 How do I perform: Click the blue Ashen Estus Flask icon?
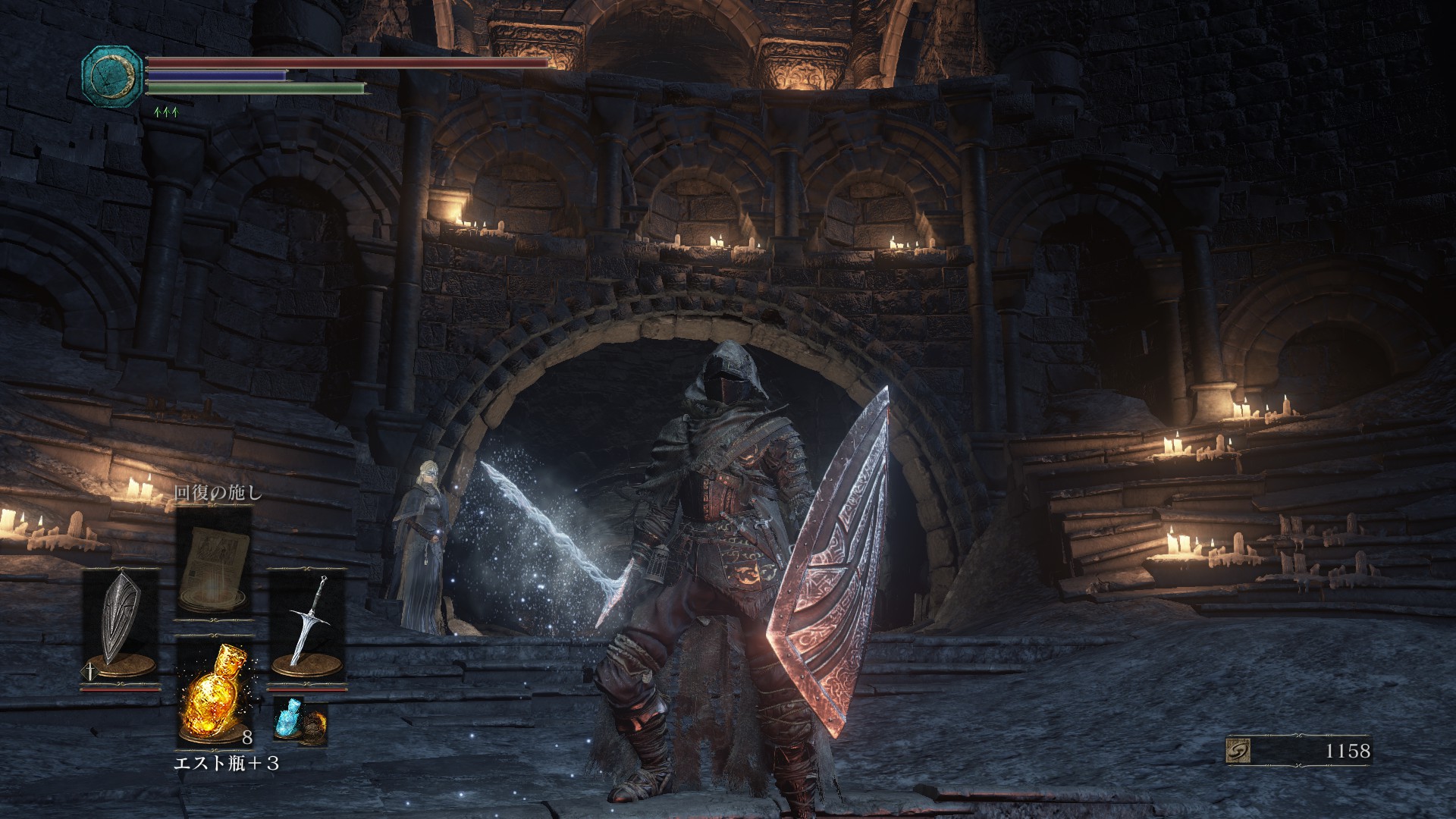click(x=287, y=718)
